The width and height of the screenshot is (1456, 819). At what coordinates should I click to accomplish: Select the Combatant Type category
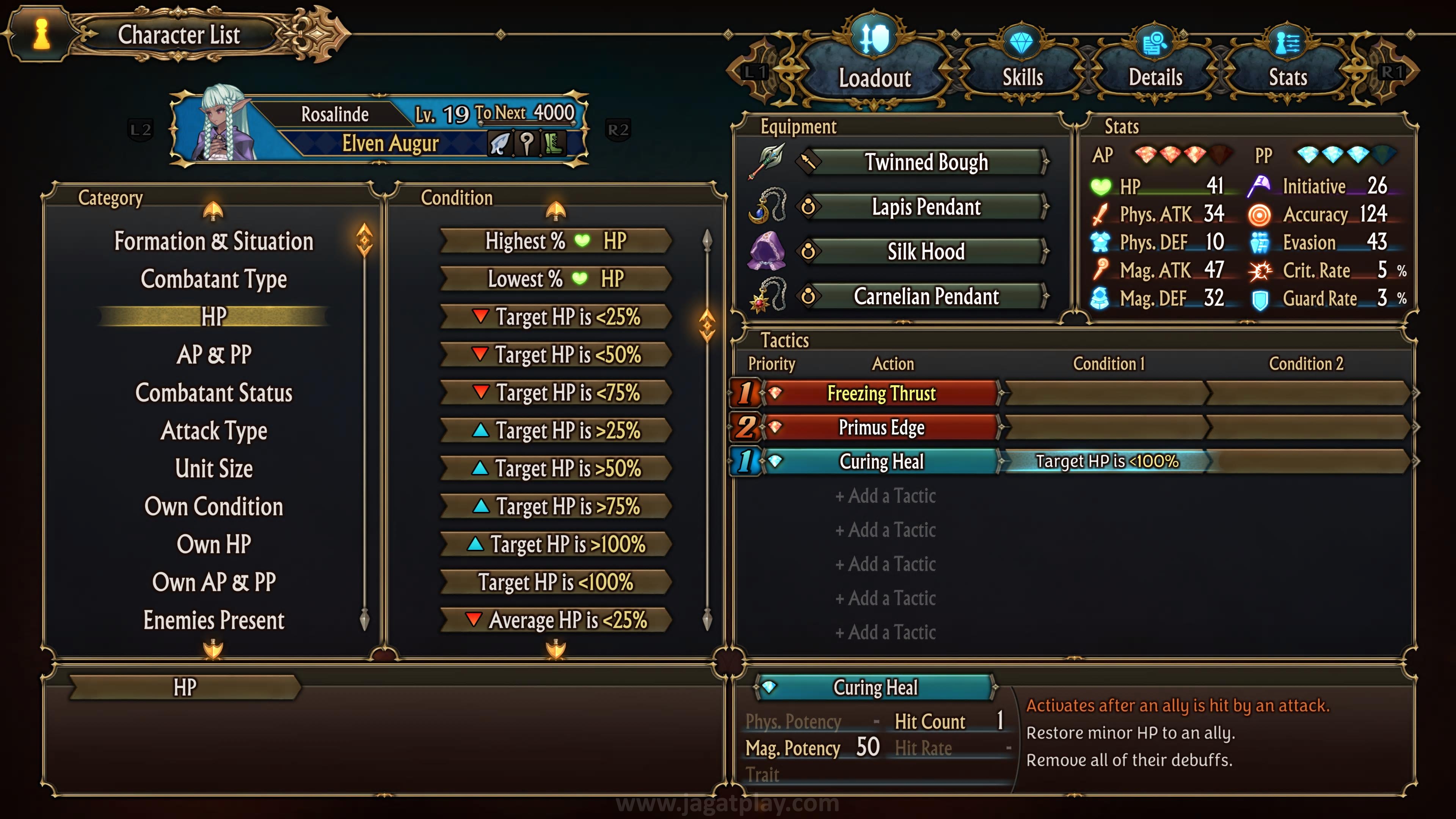coord(213,279)
